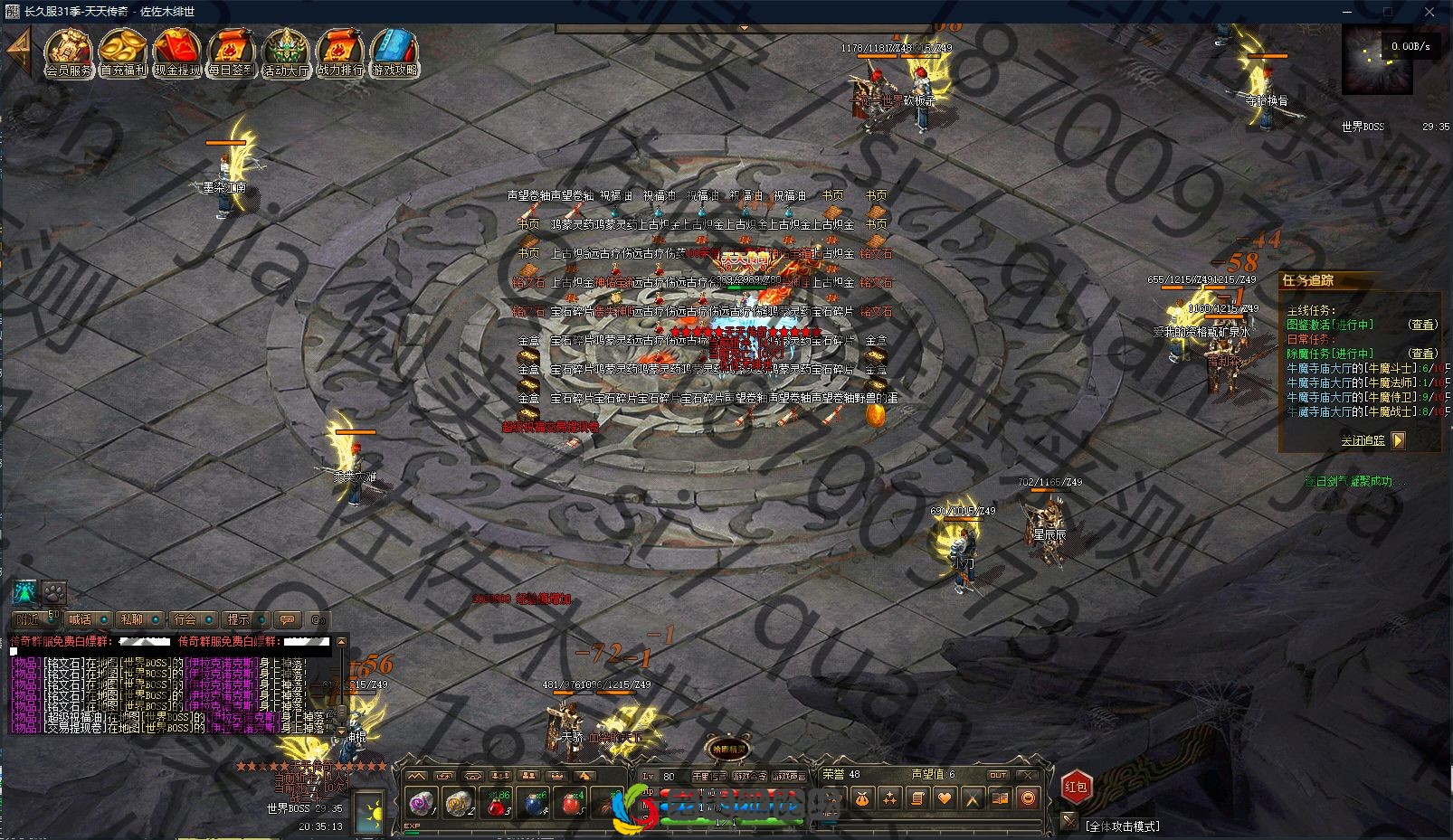The image size is (1453, 840).
Task: Select the 行会 guild chat tab
Action: point(185,619)
